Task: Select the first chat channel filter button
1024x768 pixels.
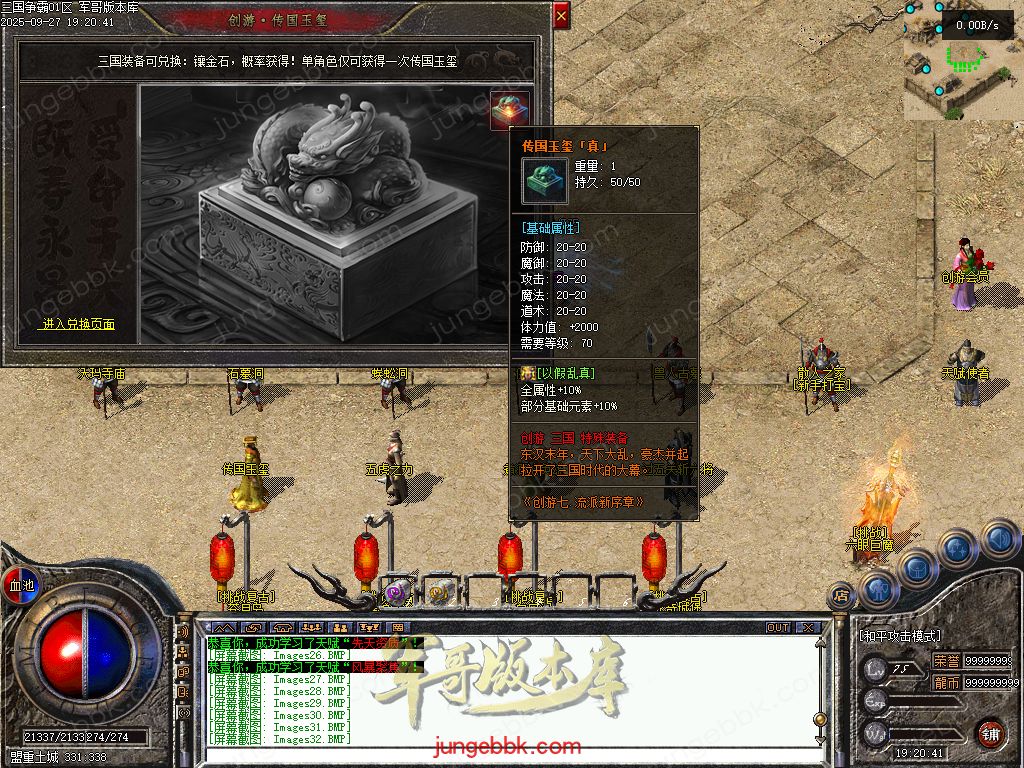Action: 223,628
